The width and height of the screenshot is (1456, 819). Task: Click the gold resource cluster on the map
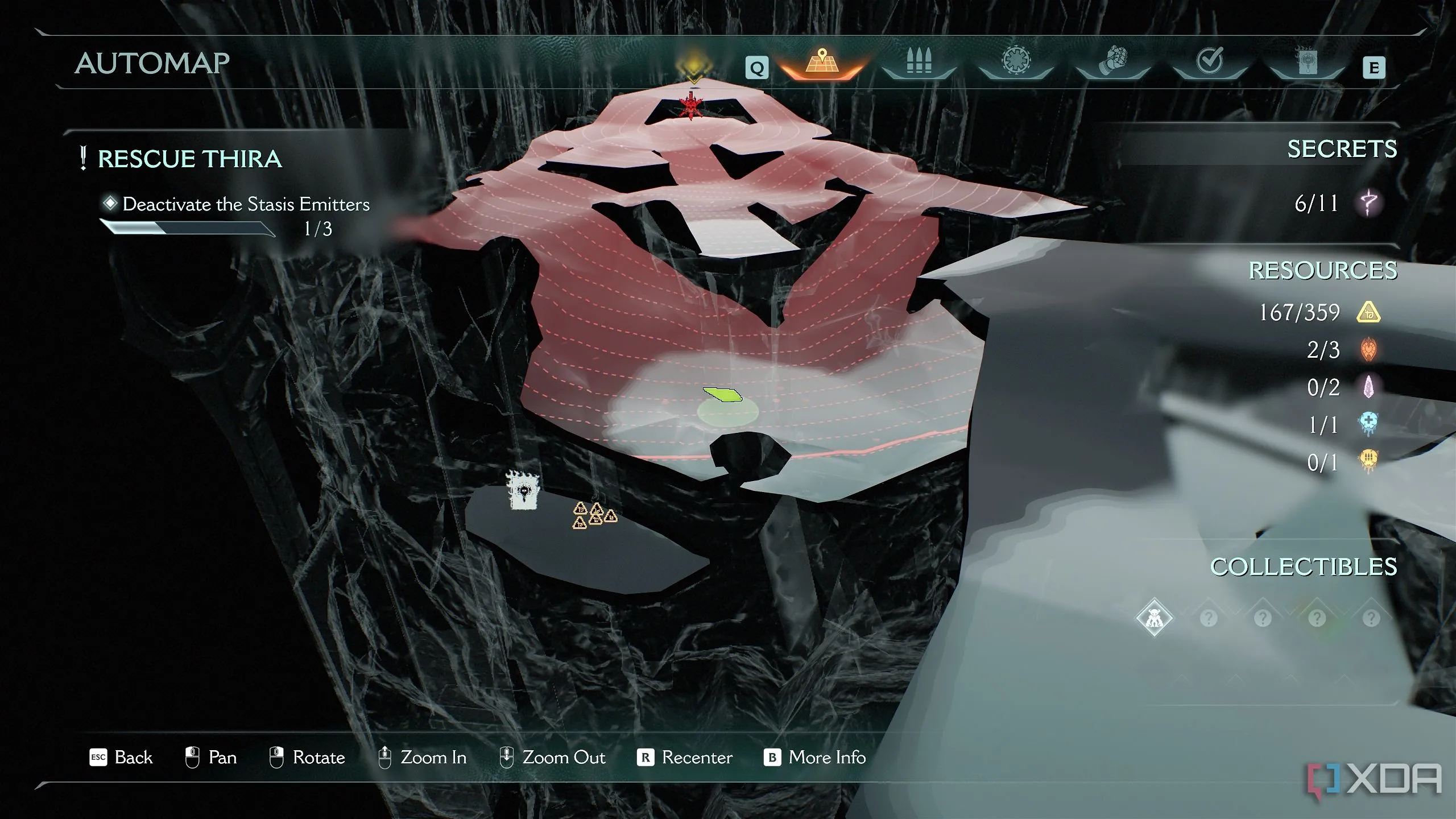594,515
